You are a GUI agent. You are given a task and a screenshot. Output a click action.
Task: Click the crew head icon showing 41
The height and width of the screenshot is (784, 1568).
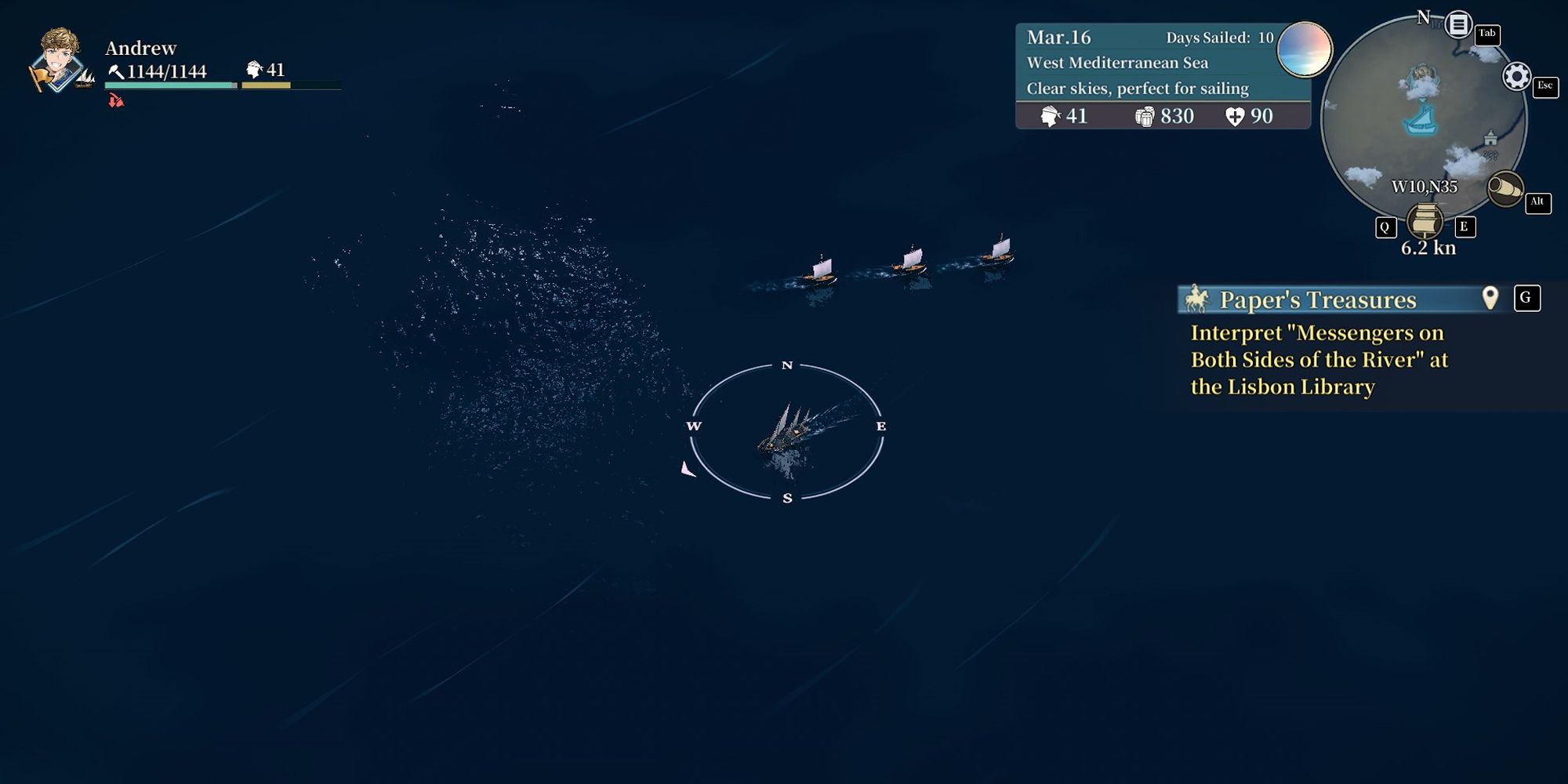(x=1051, y=116)
